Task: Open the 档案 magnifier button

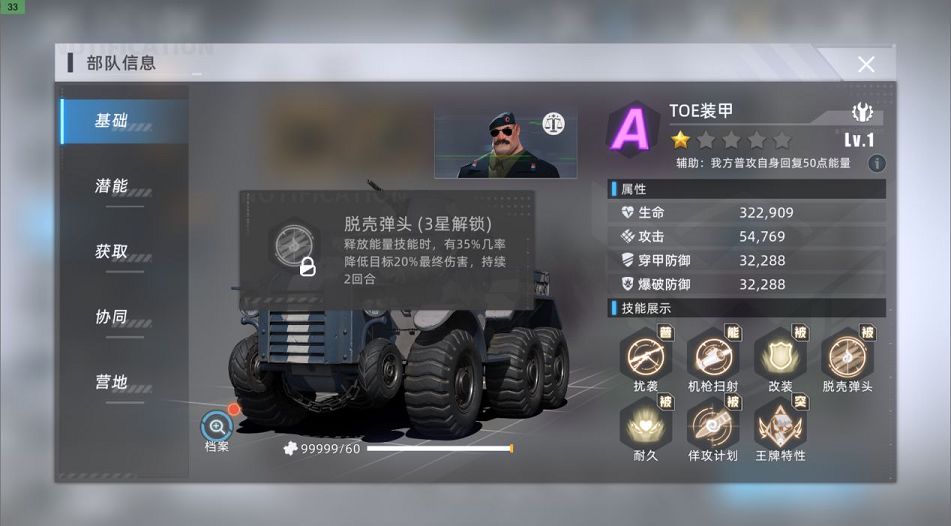Action: [x=217, y=426]
